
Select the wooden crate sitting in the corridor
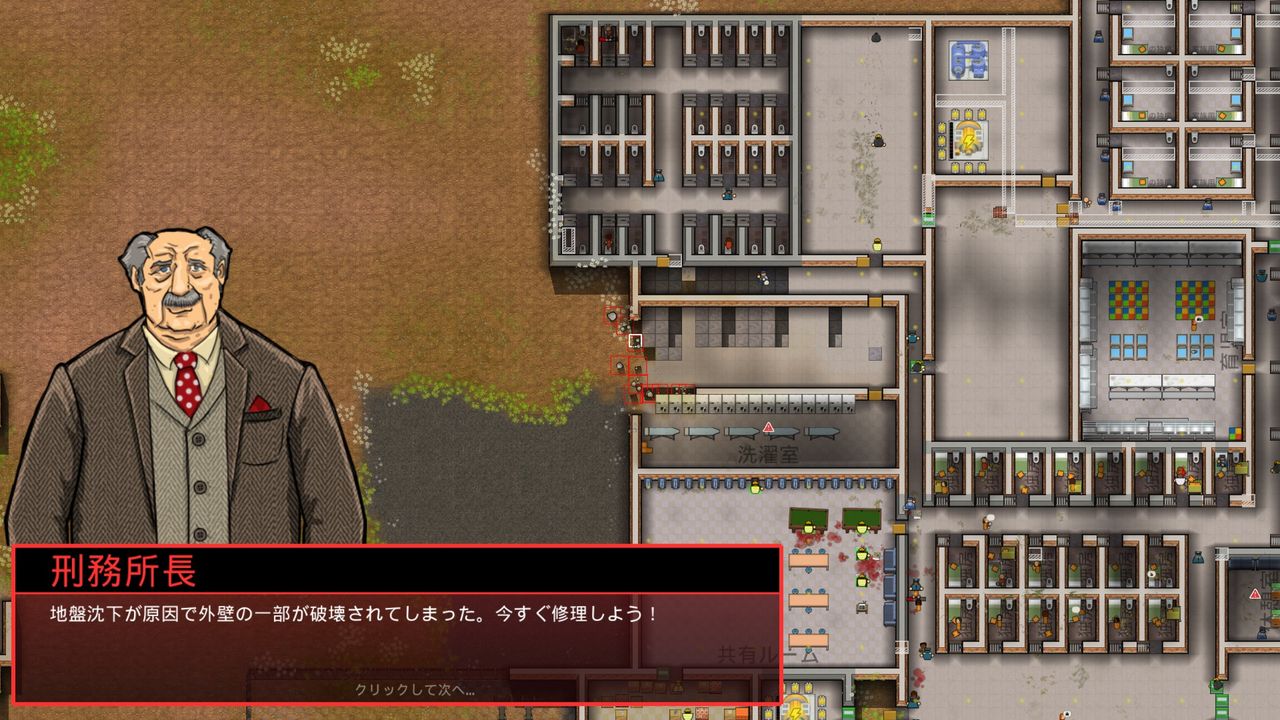coord(1000,212)
